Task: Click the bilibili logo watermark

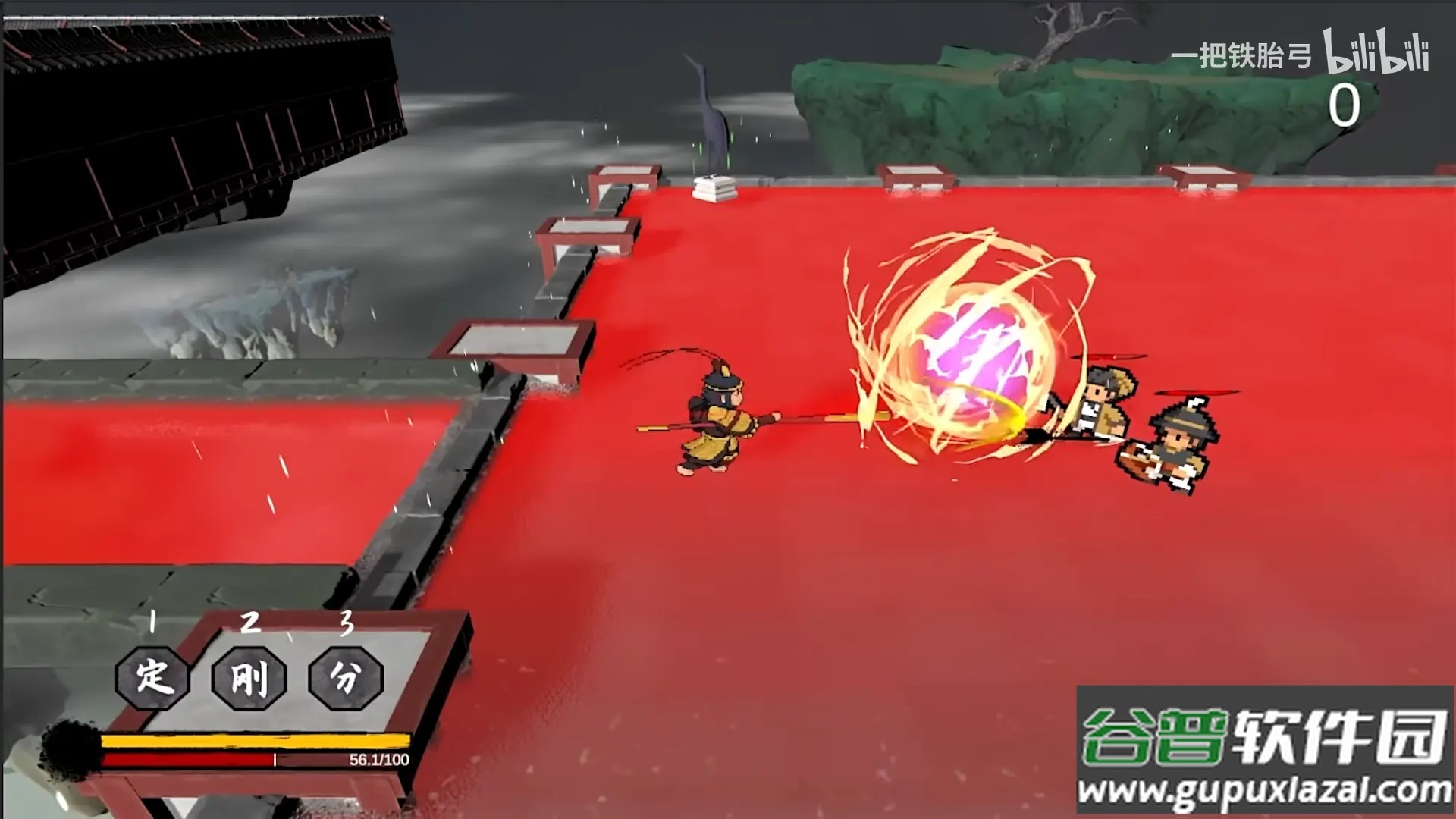Action: pos(1376,52)
